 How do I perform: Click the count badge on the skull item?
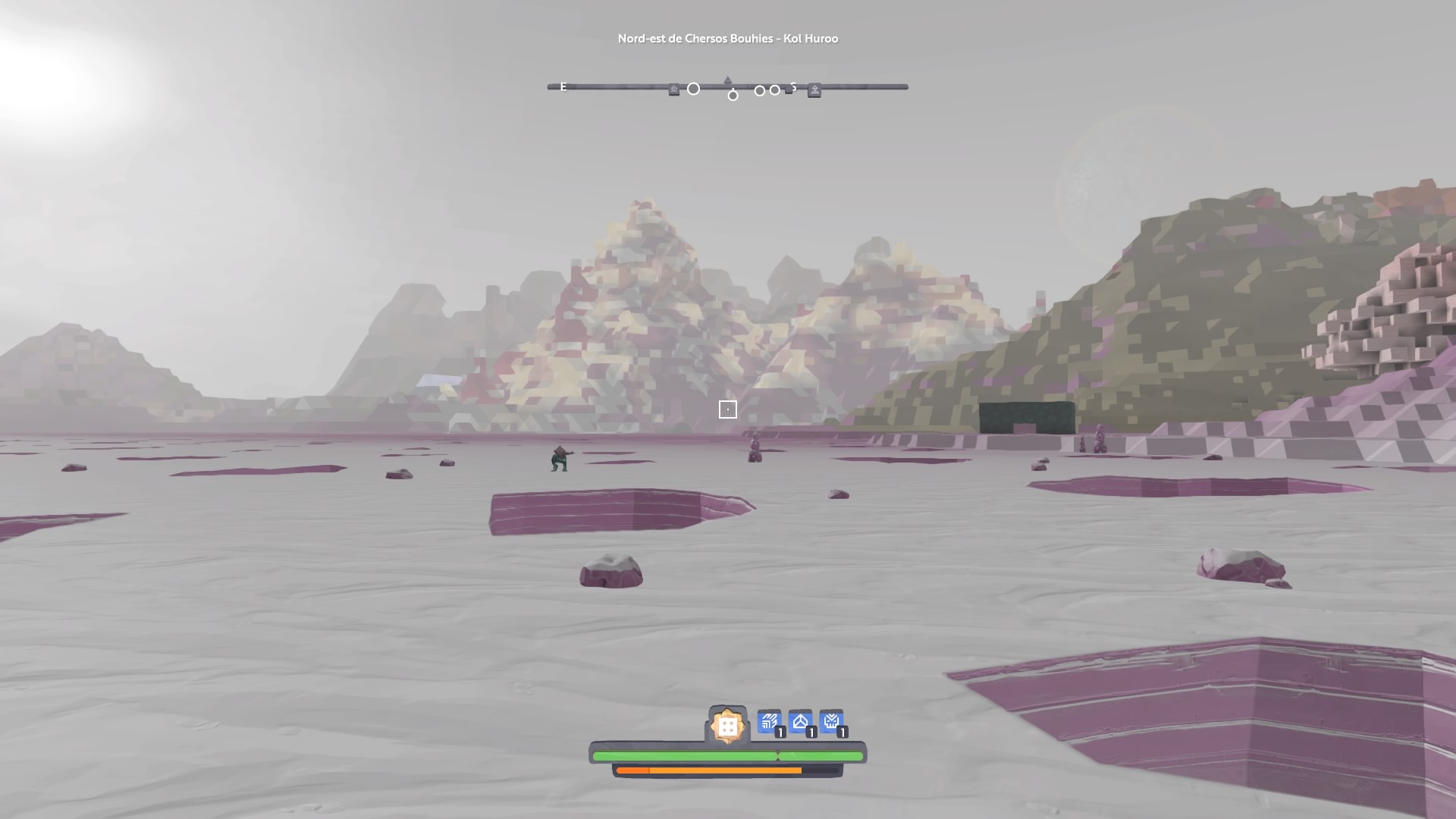point(842,732)
